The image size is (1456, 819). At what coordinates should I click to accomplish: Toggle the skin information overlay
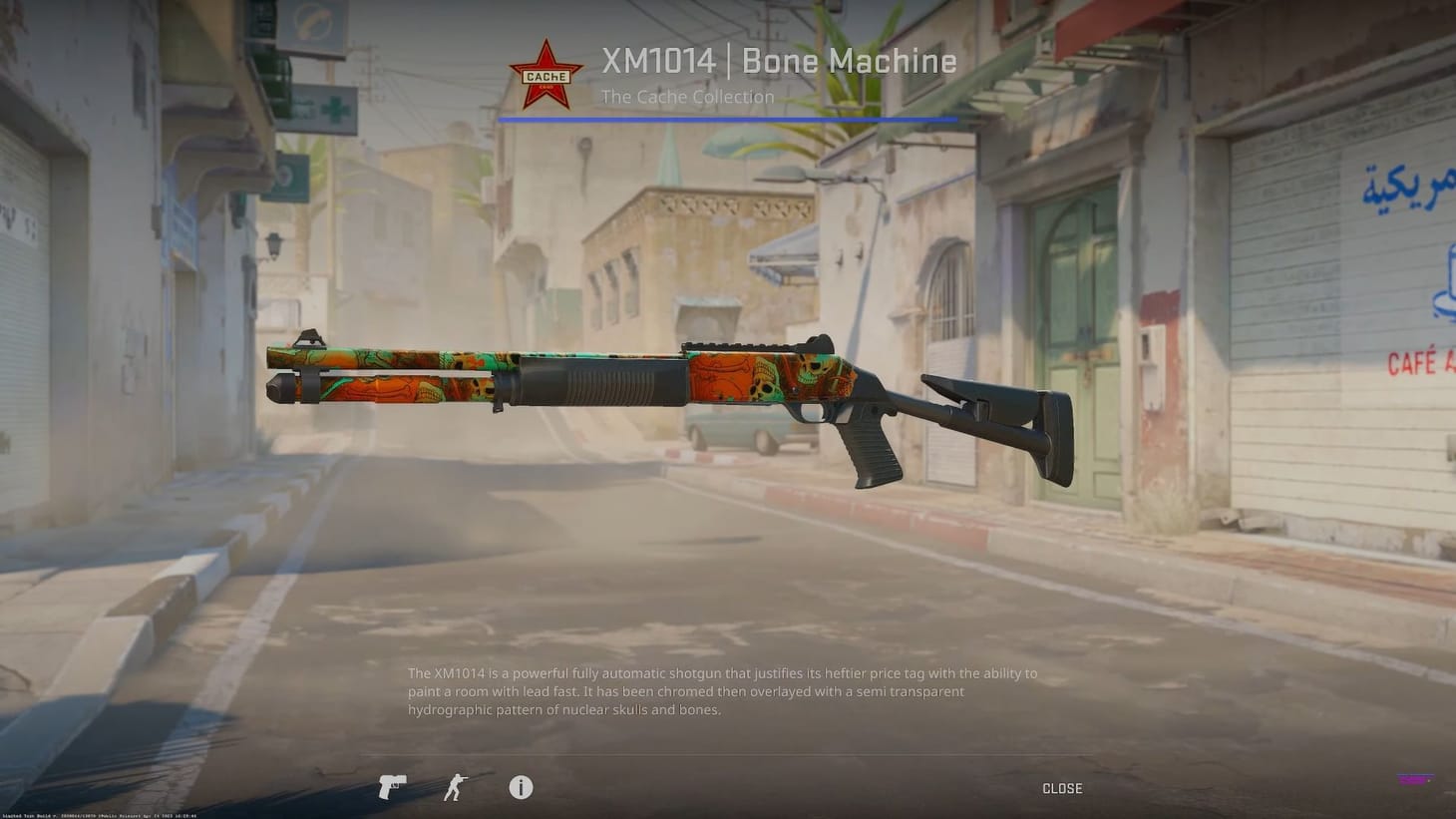point(520,787)
